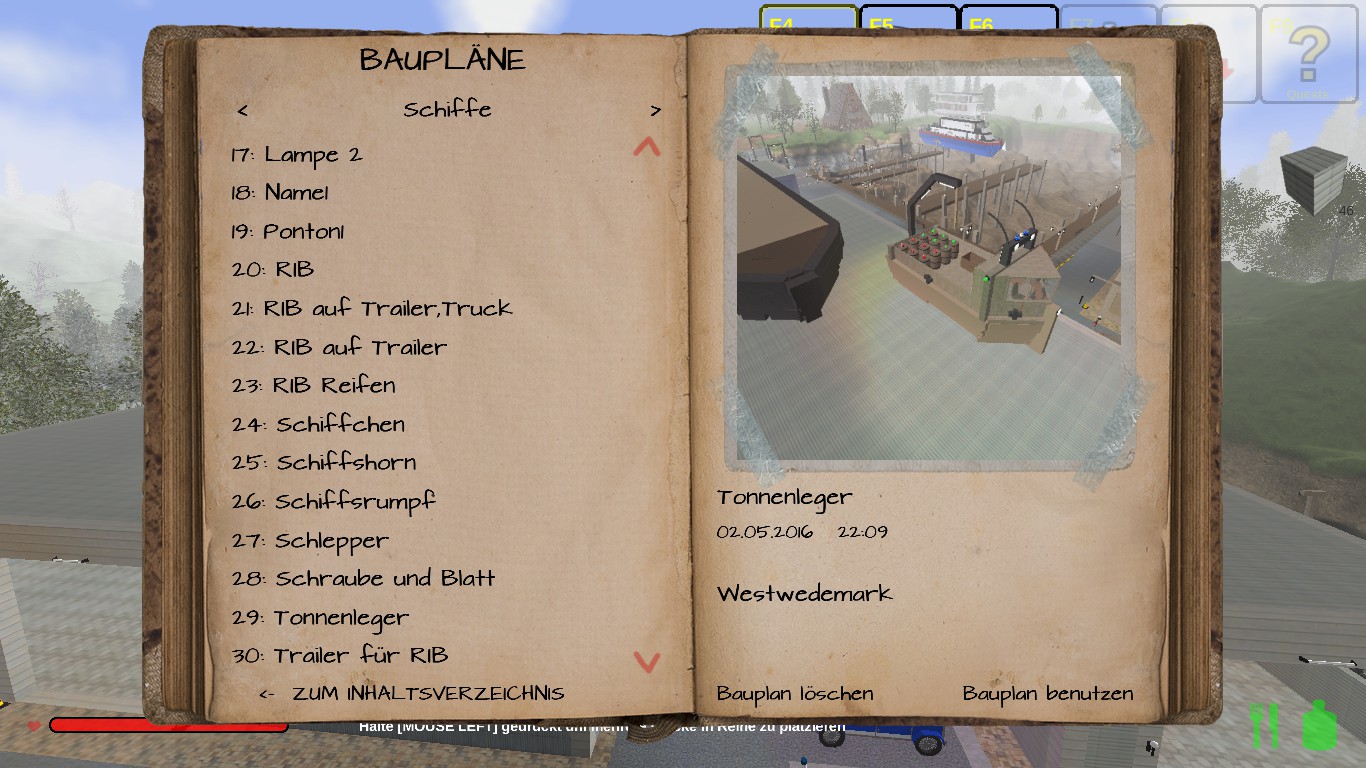Click the Tonnenleger preview photo
The height and width of the screenshot is (768, 1366).
coord(928,265)
